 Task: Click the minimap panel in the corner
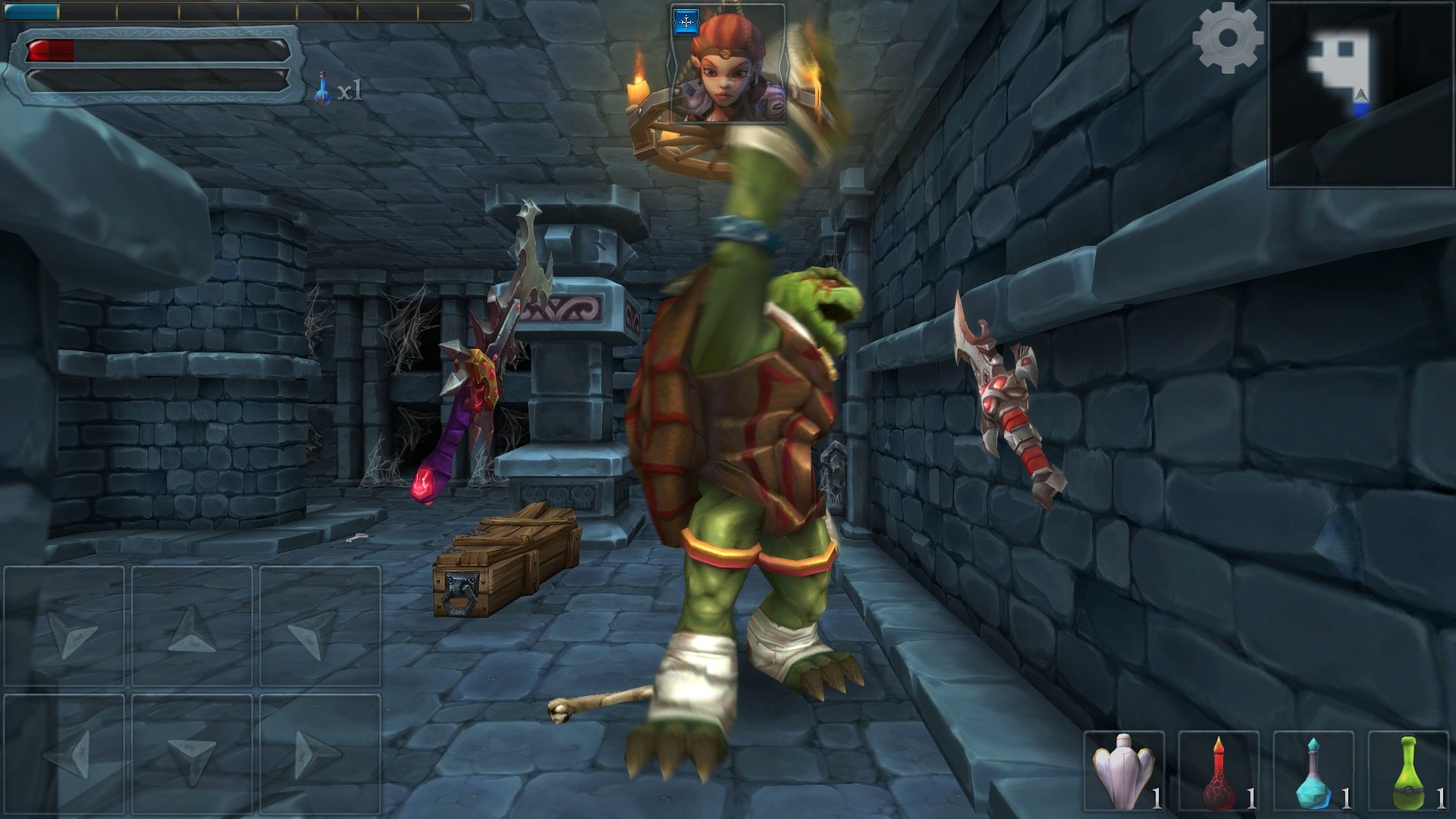(1360, 95)
